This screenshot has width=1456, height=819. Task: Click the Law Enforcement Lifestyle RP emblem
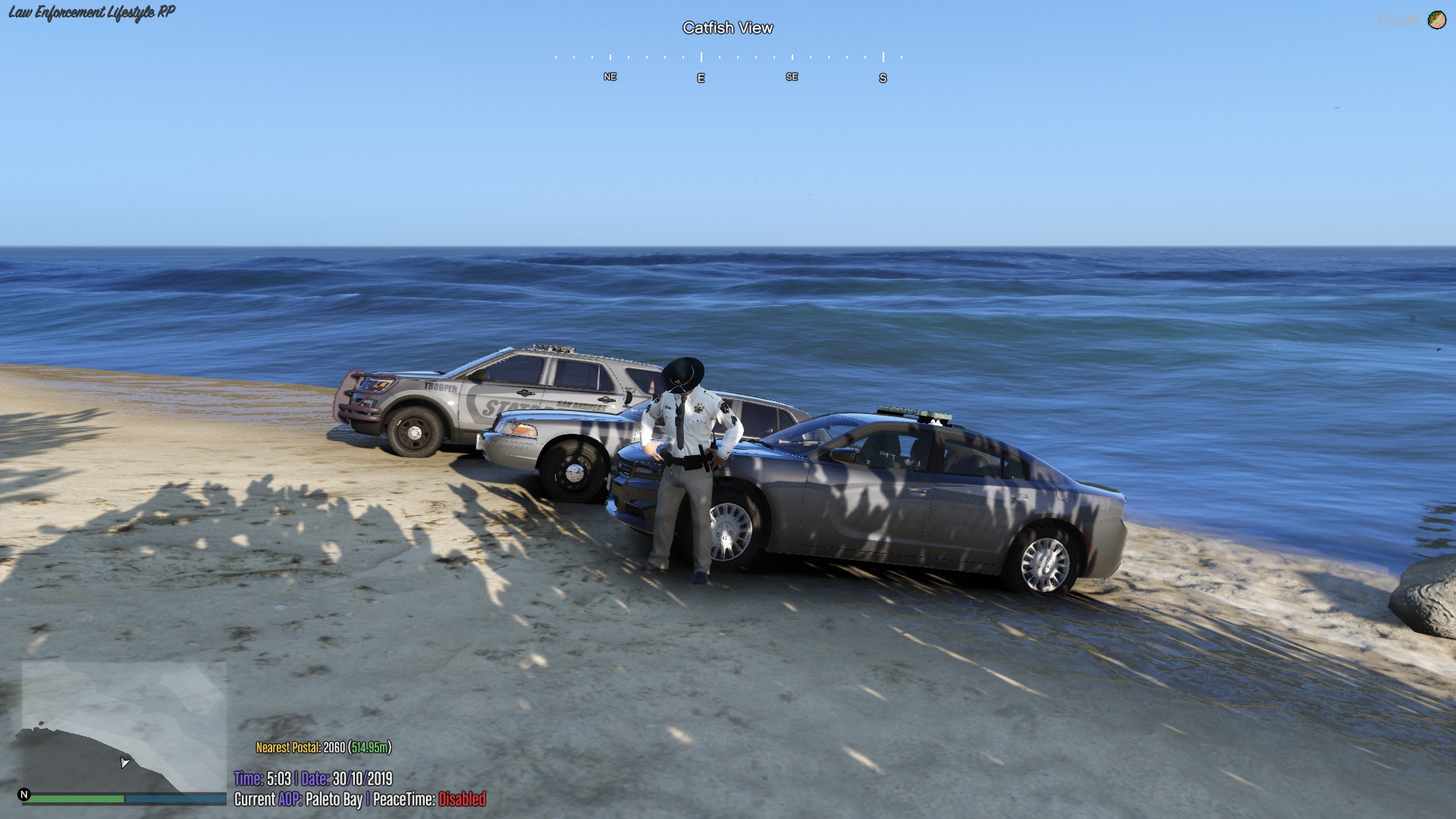[x=91, y=11]
